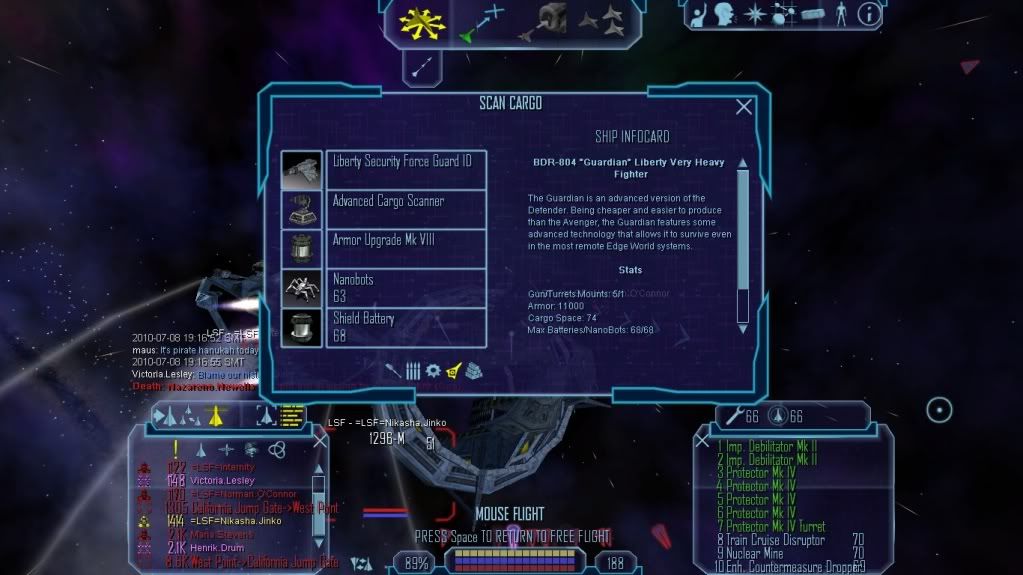Screen dimensions: 1023x575
Task: Show the gear equipment filter in cargo
Action: 433,371
